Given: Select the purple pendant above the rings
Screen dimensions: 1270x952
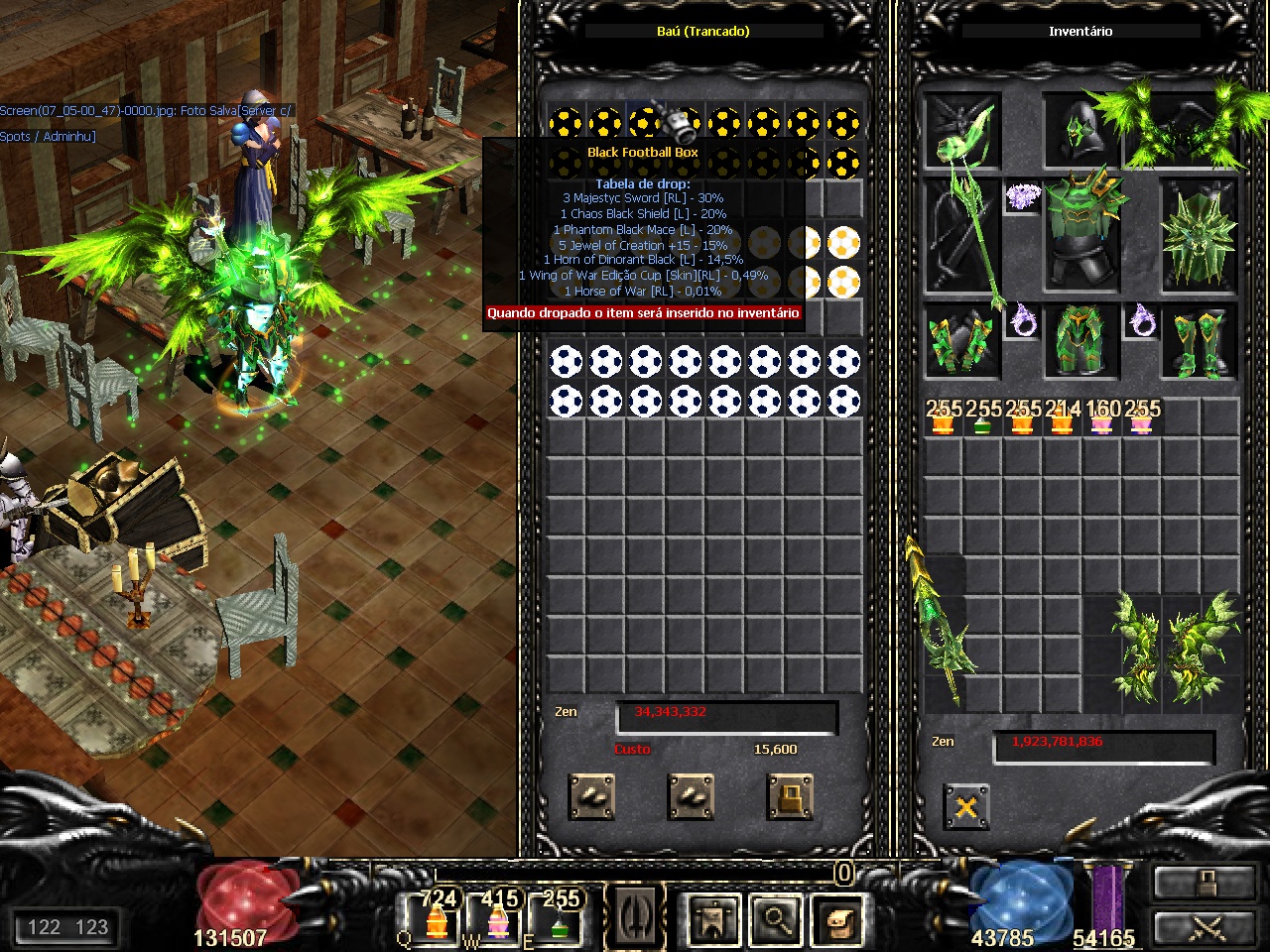Looking at the screenshot, I should 1022,196.
